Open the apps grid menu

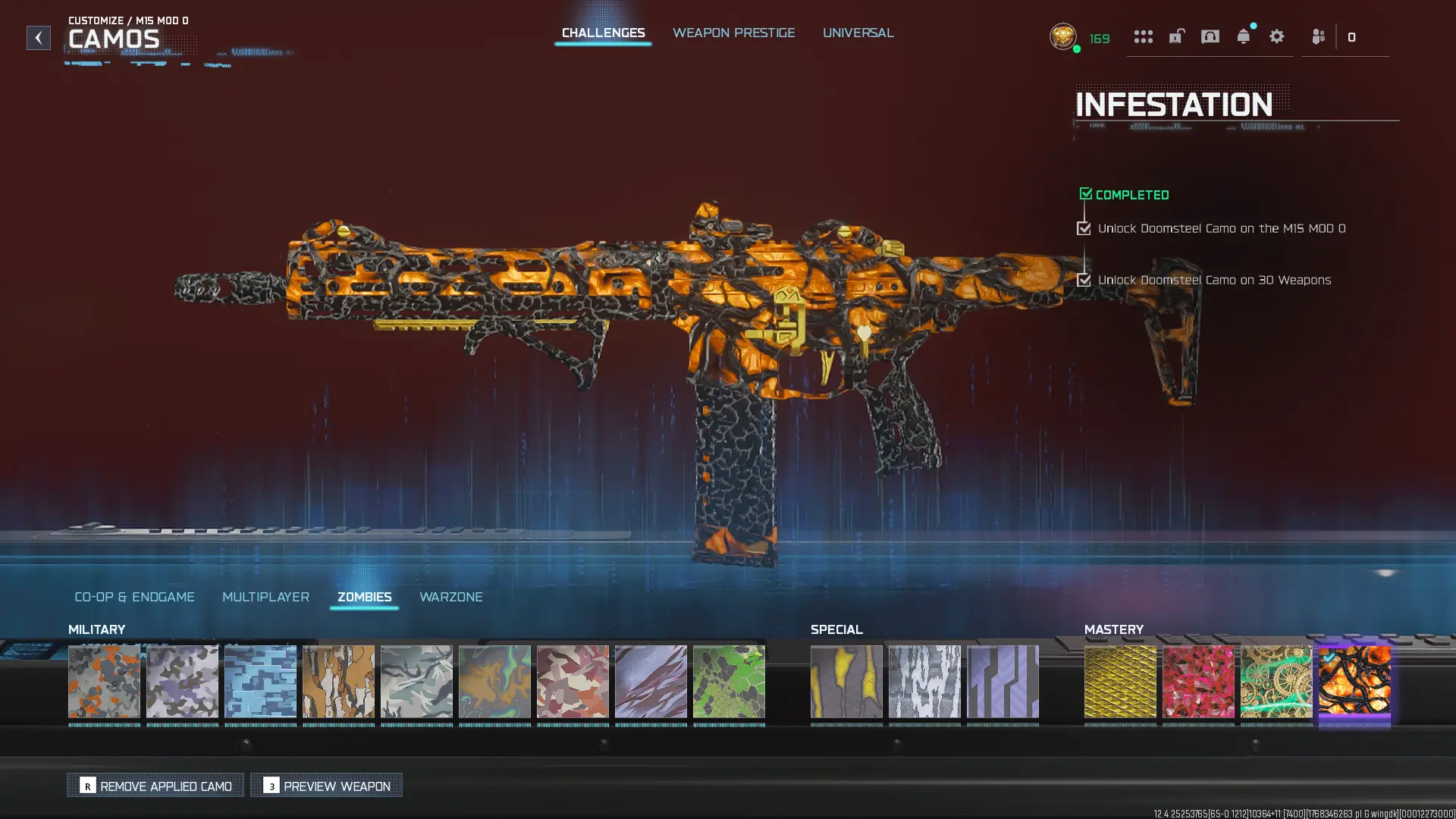point(1144,36)
